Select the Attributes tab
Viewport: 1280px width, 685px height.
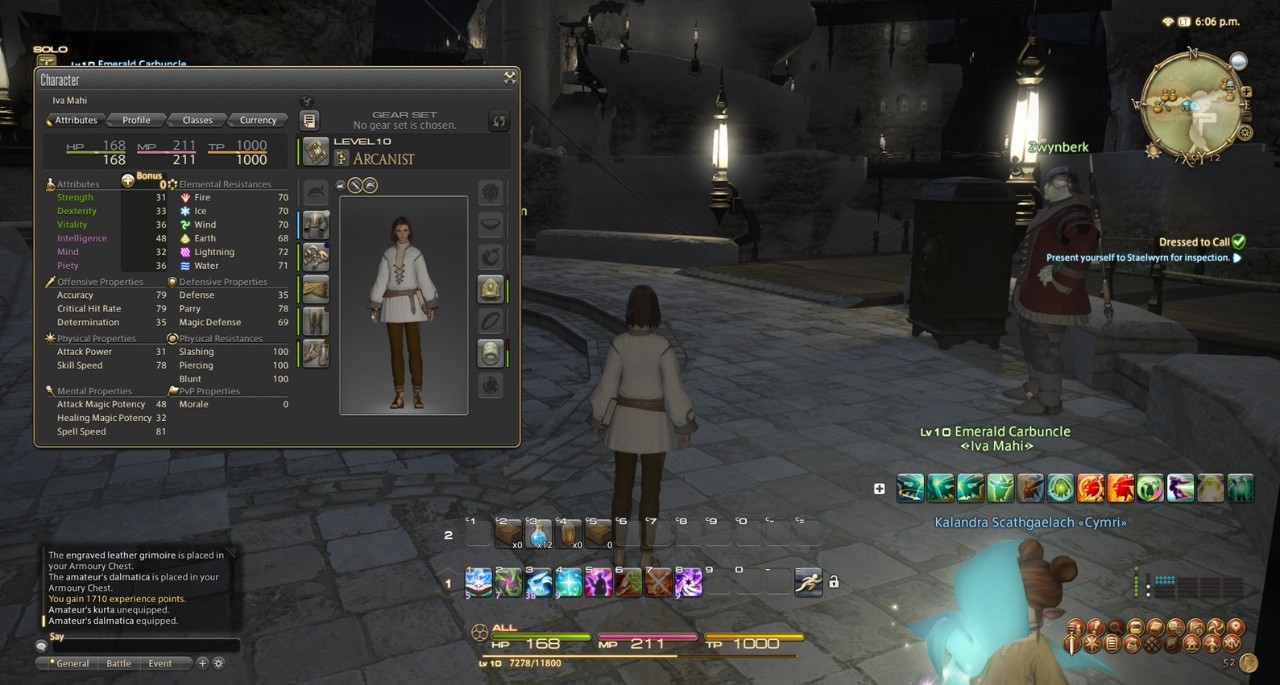click(x=76, y=120)
